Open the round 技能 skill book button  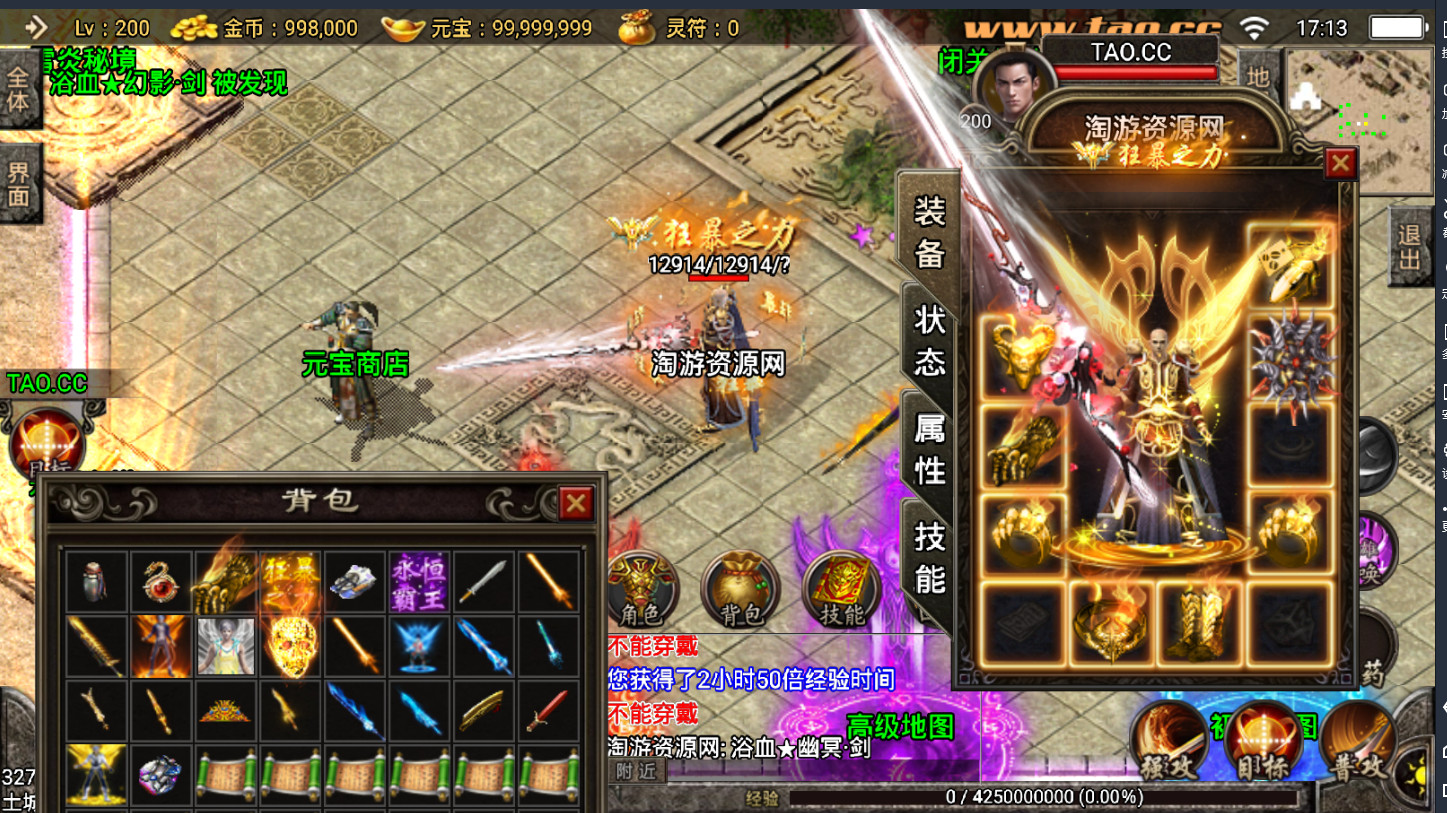point(841,589)
